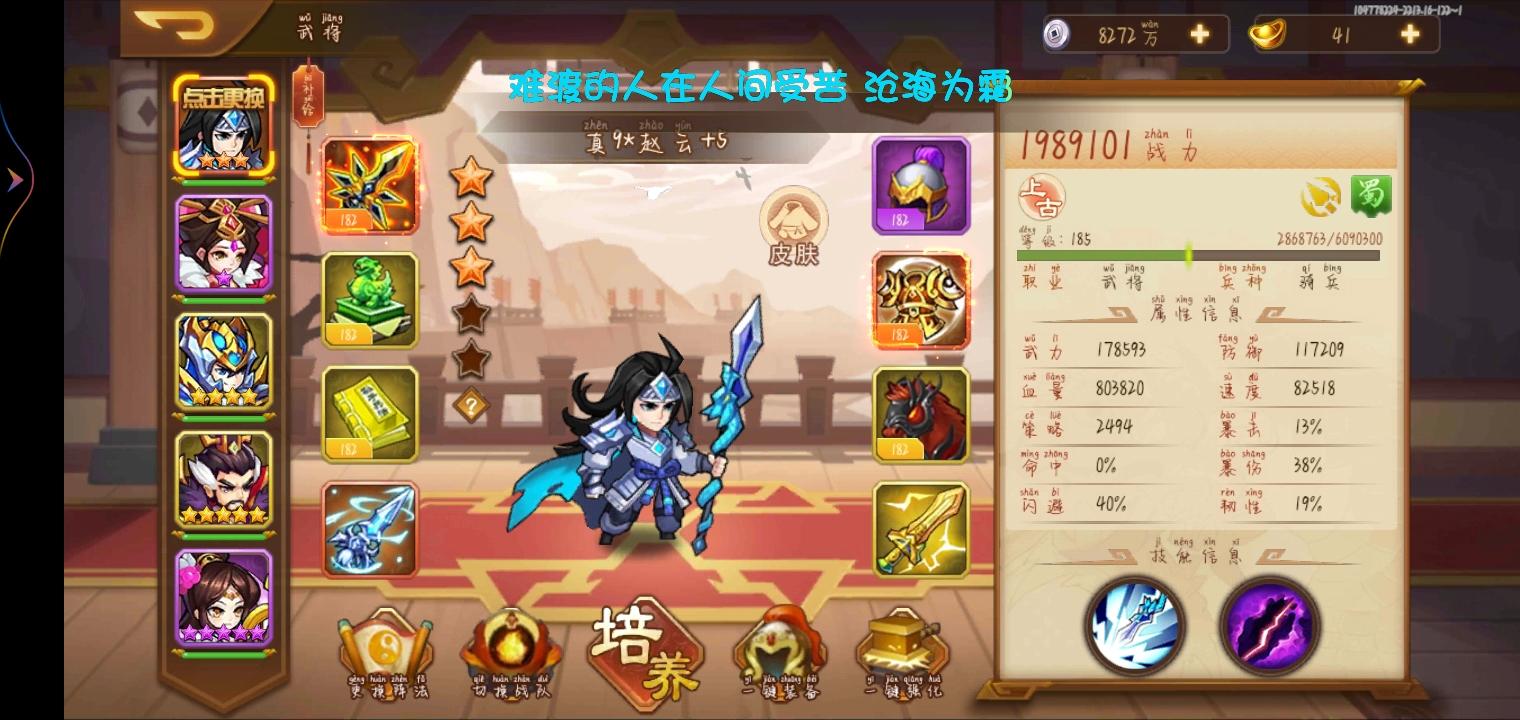The image size is (1520, 720).
Task: Click the green Shu faction emblem
Action: (1373, 196)
